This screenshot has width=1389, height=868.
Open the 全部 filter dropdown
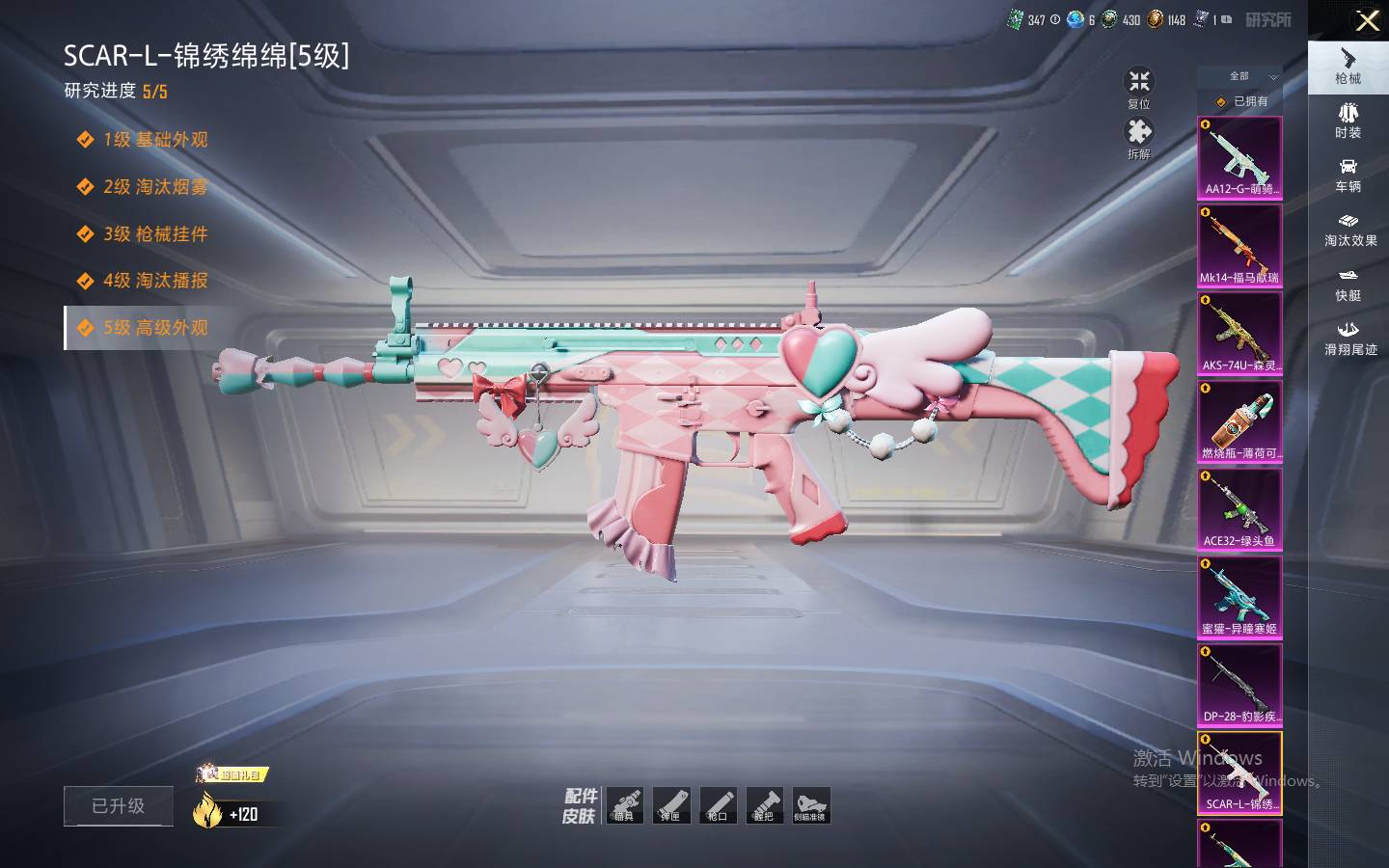1251,76
